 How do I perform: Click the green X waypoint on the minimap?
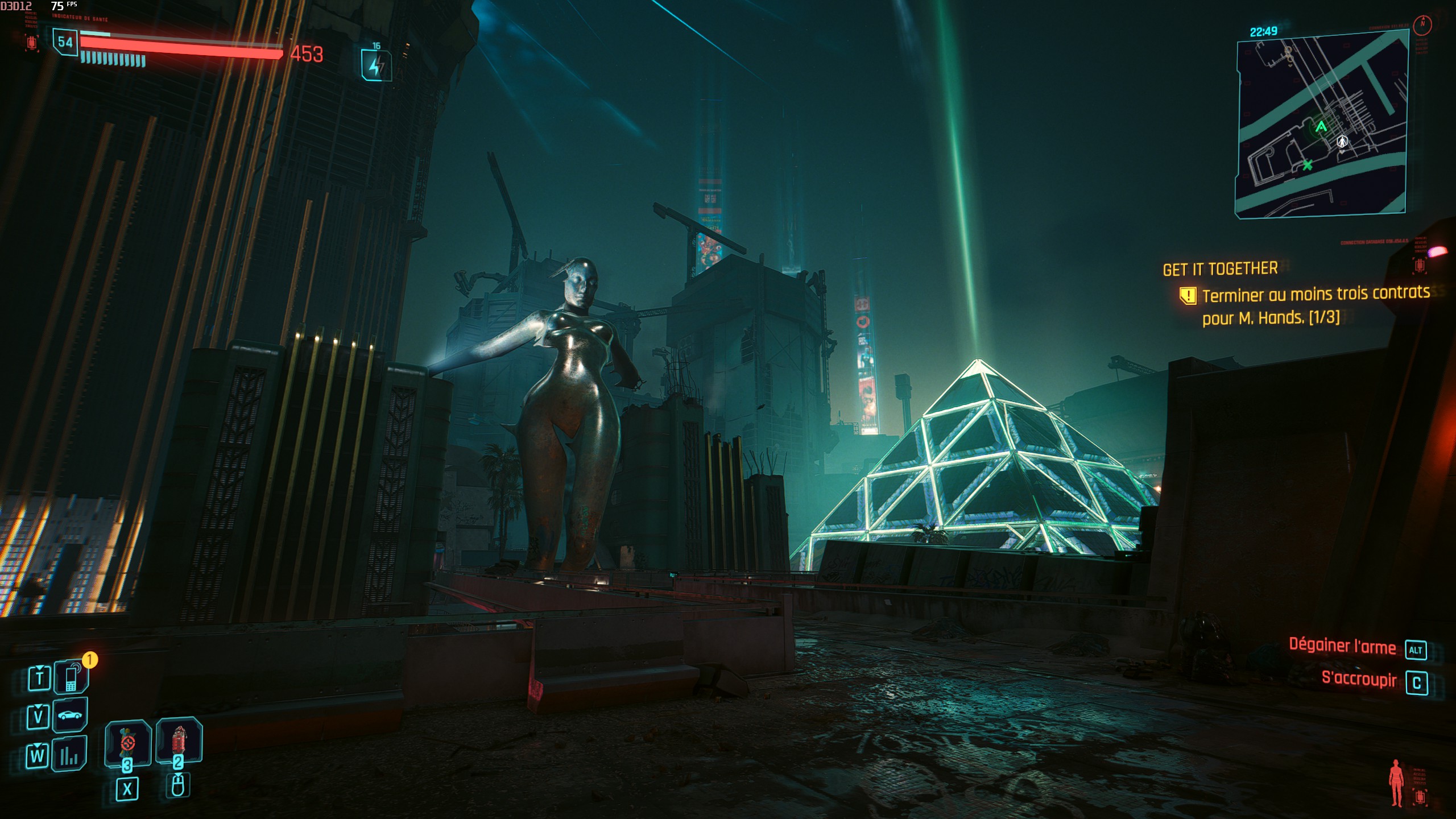(x=1308, y=166)
